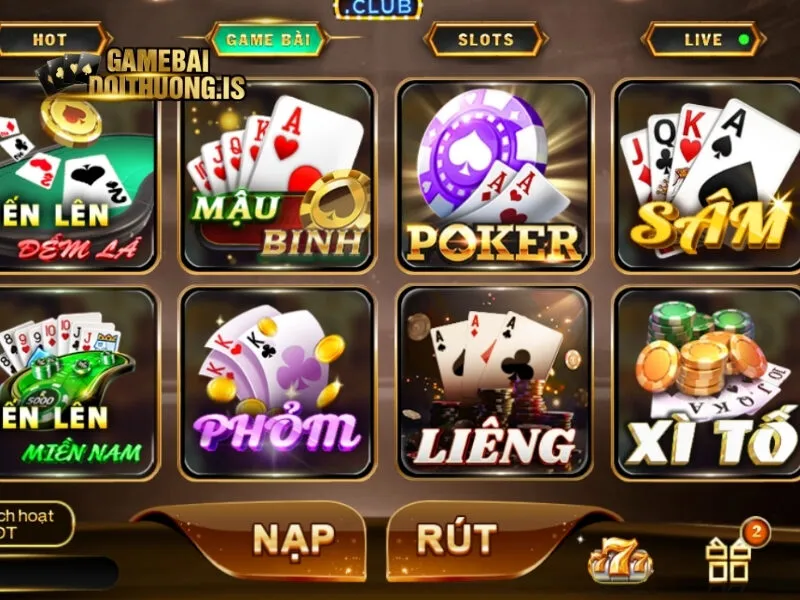Viewport: 800px width, 600px height.
Task: Select the Phỏm game tile
Action: [x=278, y=382]
